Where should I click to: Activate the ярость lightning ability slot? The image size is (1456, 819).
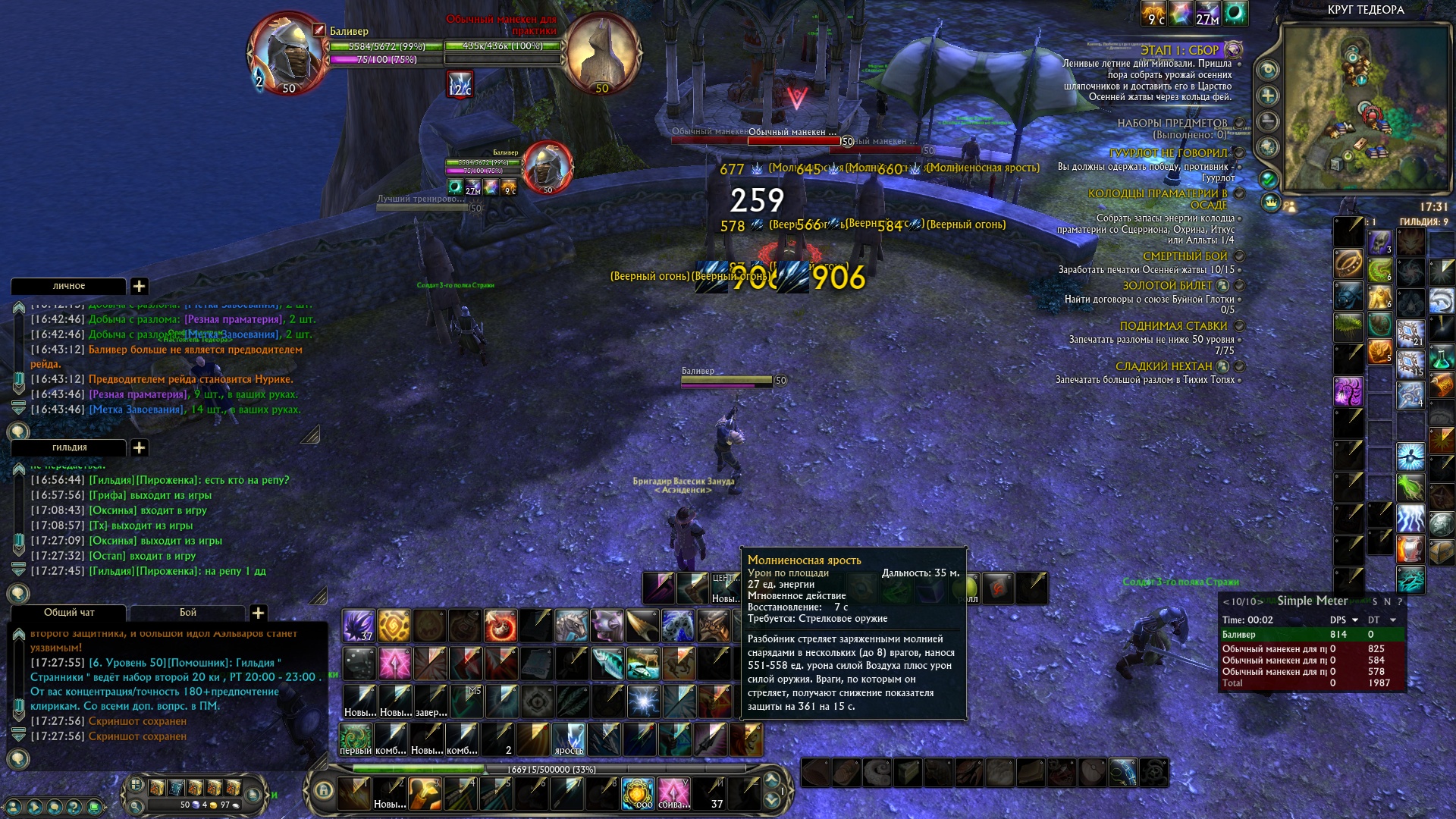[570, 739]
